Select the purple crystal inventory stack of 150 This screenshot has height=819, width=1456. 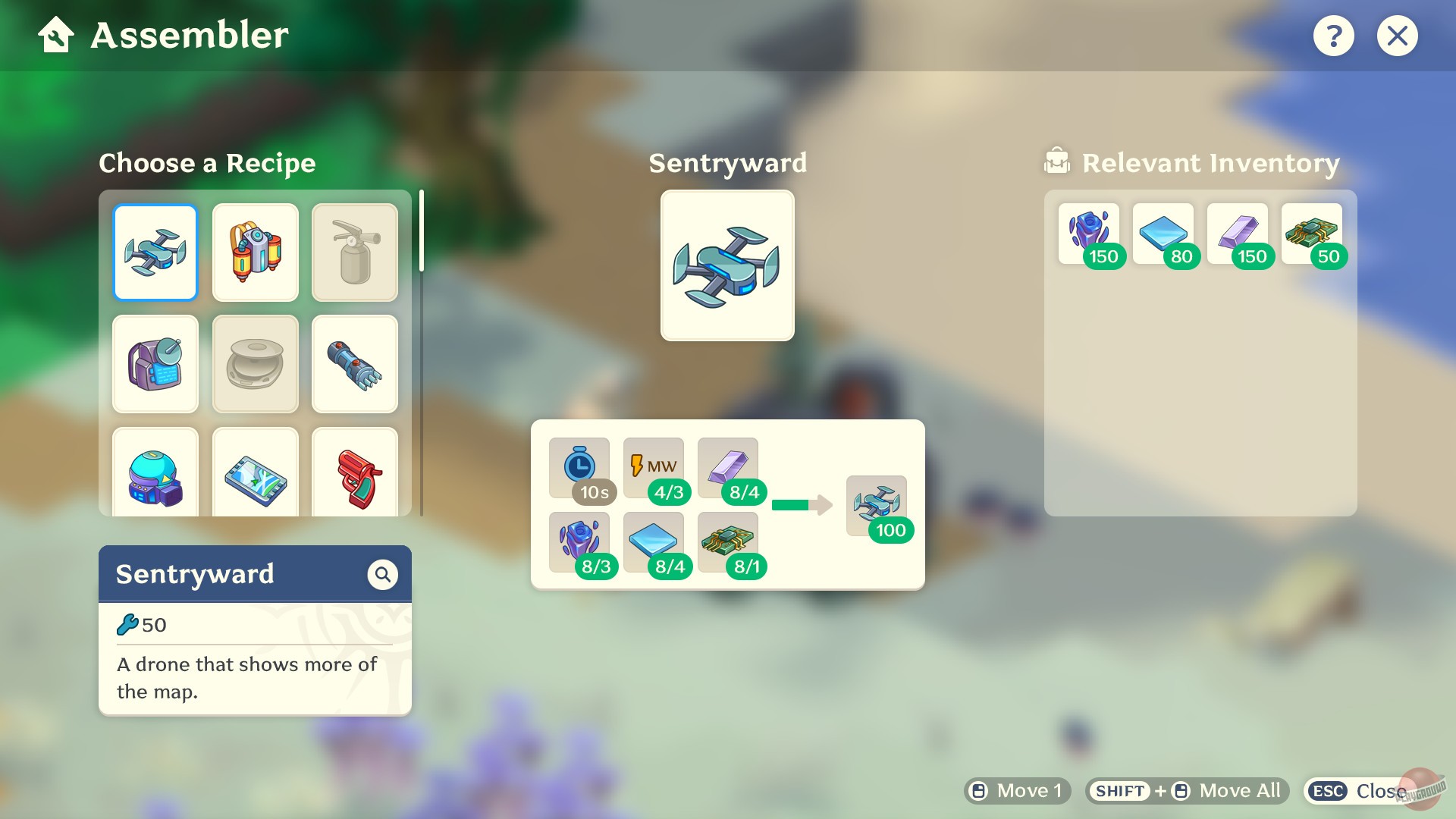(1090, 231)
